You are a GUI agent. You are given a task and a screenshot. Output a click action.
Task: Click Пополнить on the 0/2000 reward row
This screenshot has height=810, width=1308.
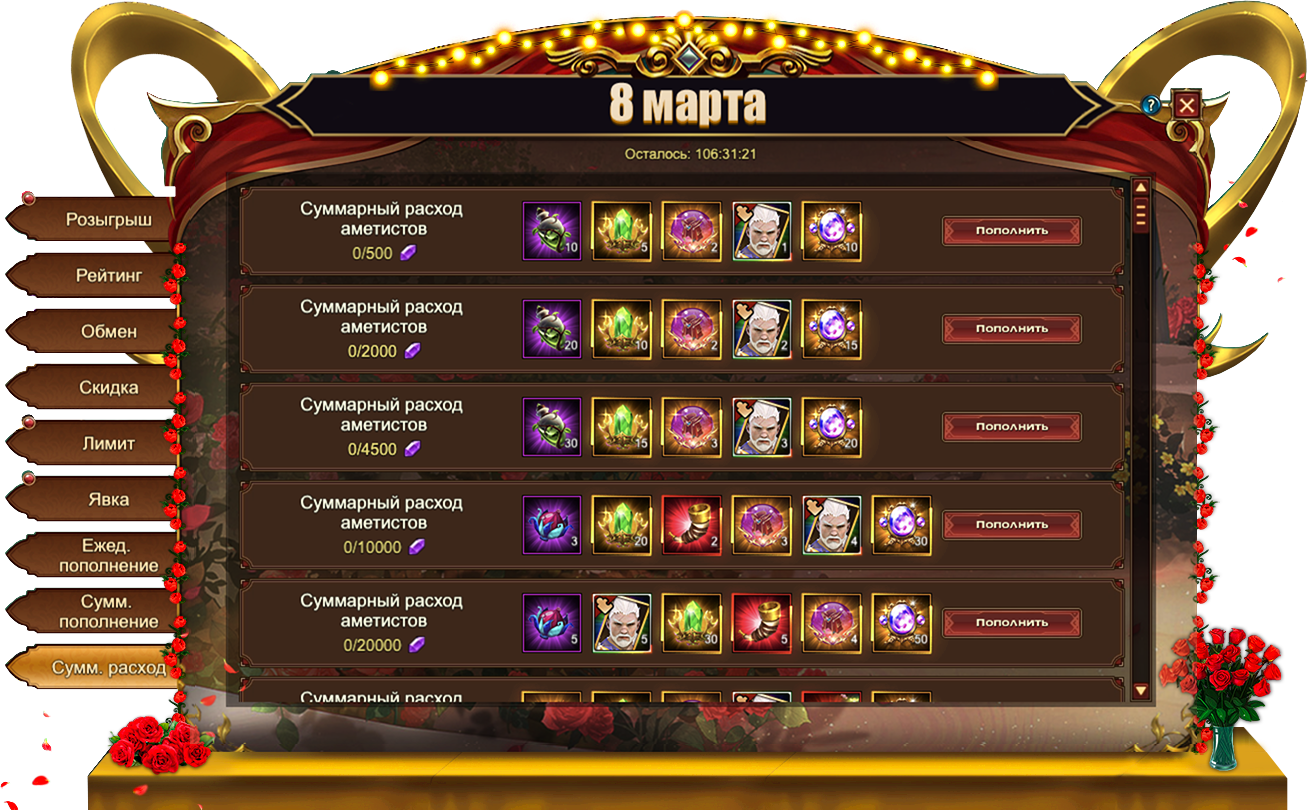pos(1011,329)
